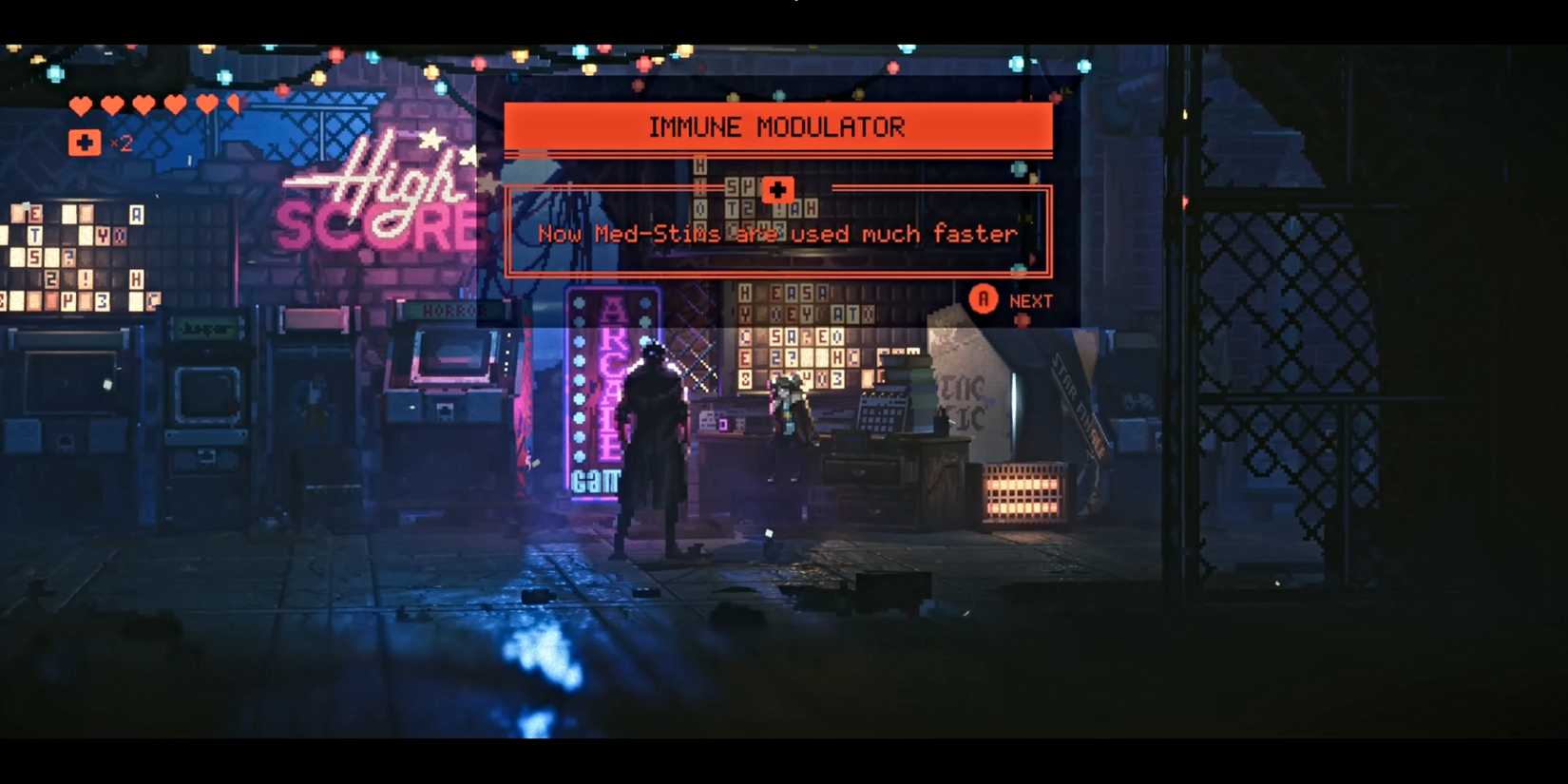Click the cross icon above the Med-Stims message
This screenshot has width=1568, height=784.
[x=778, y=189]
